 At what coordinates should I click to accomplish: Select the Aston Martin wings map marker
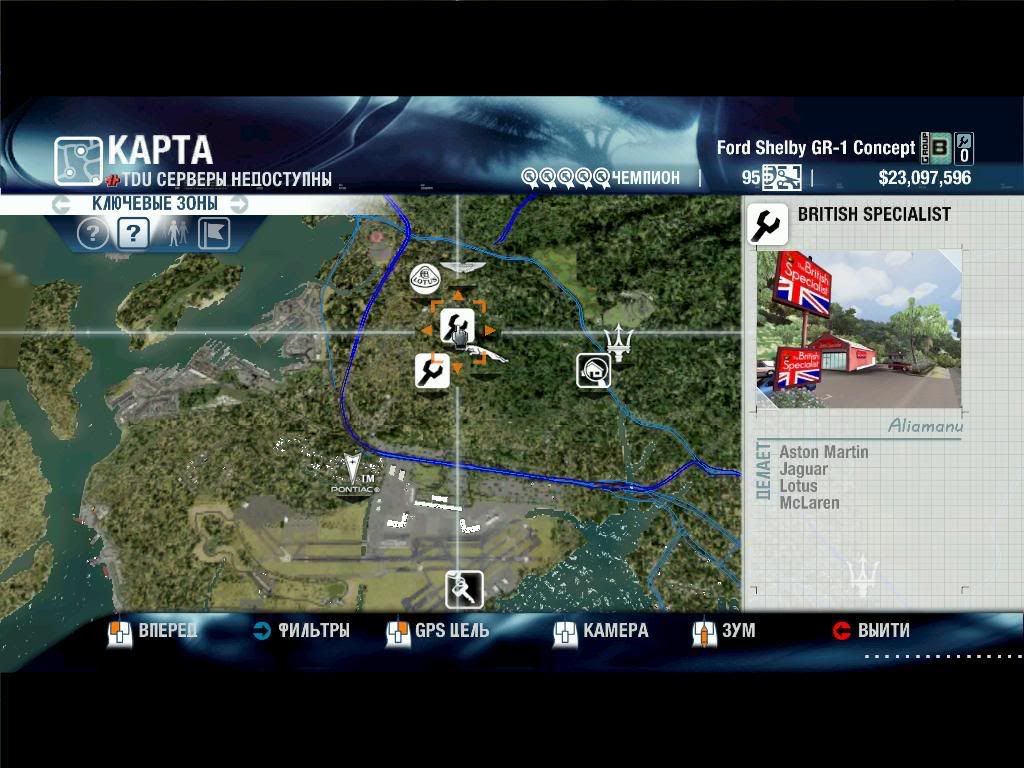(462, 267)
